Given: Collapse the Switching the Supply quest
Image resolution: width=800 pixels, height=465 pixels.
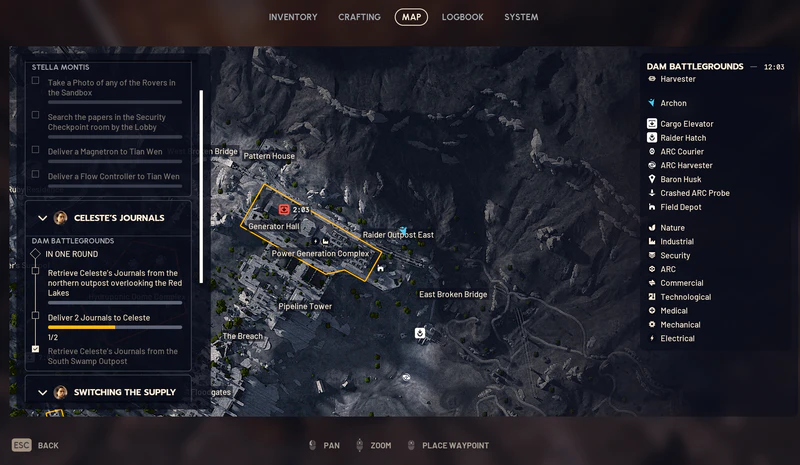Looking at the screenshot, I should 43,393.
